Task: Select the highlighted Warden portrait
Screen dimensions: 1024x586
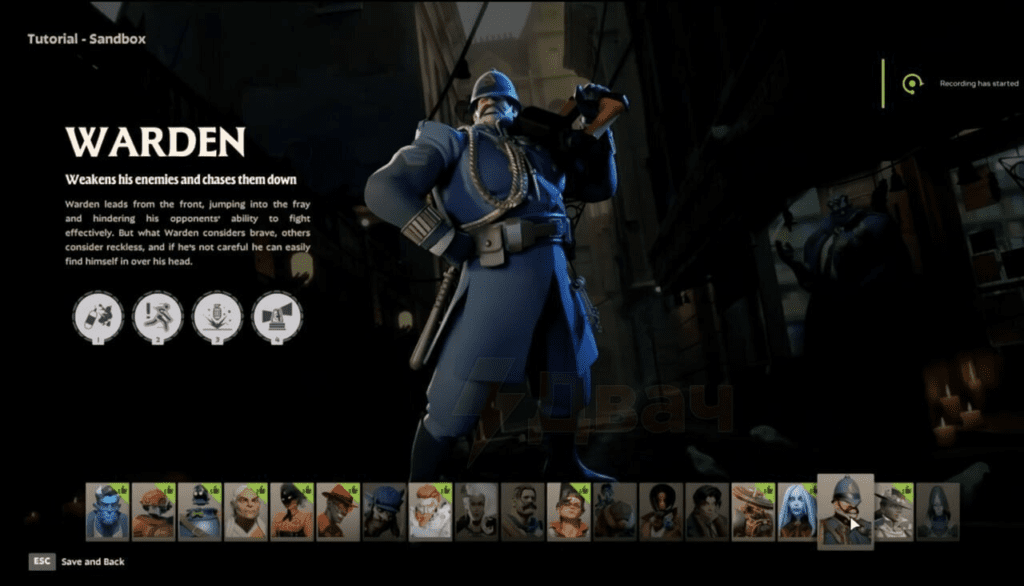Action: point(845,511)
